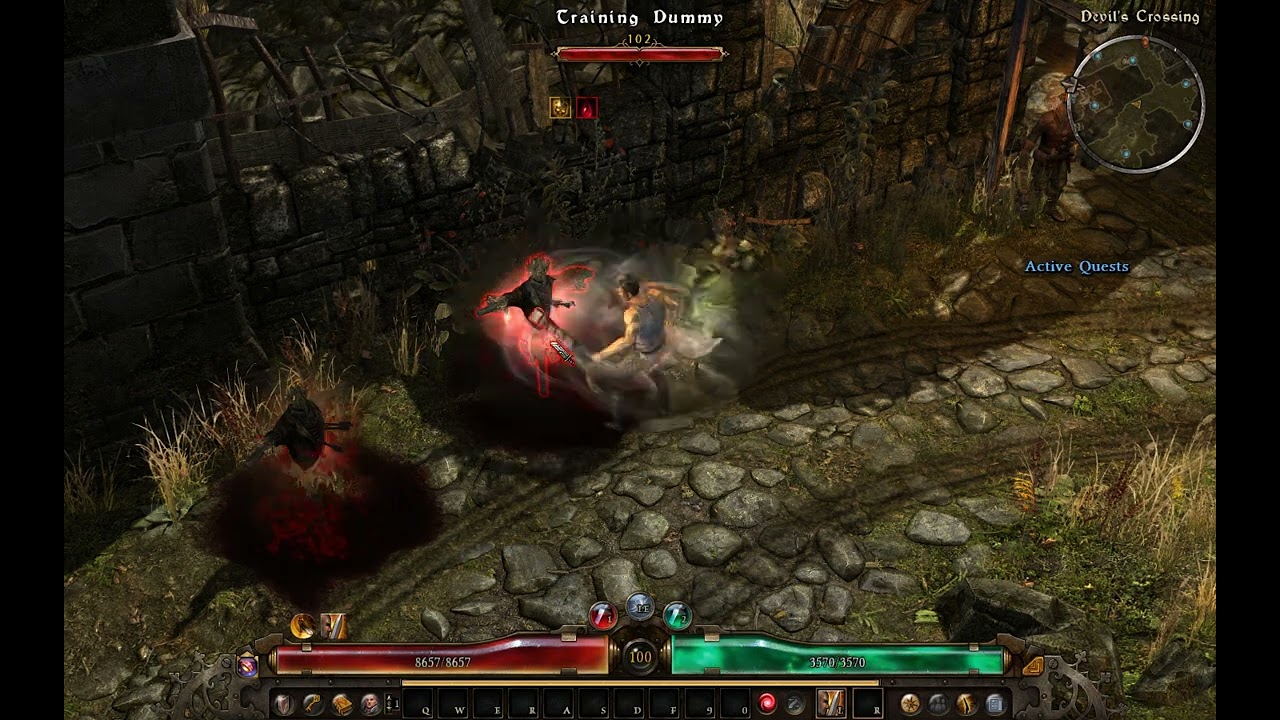
Task: Click the character portrait icon in toolbar
Action: (x=370, y=703)
